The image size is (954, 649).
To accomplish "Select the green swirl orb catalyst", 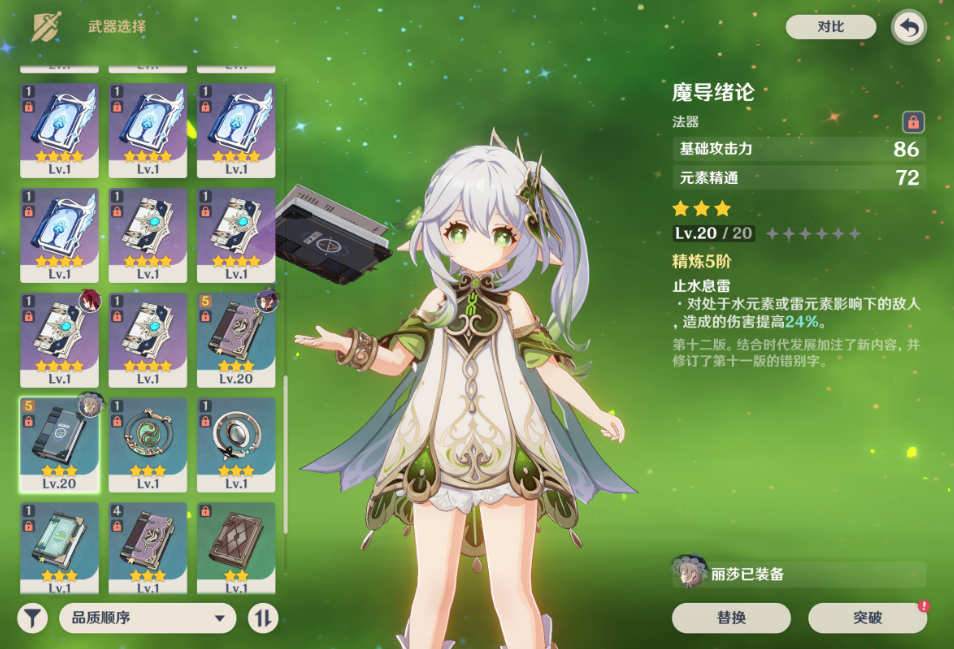I will [x=147, y=443].
